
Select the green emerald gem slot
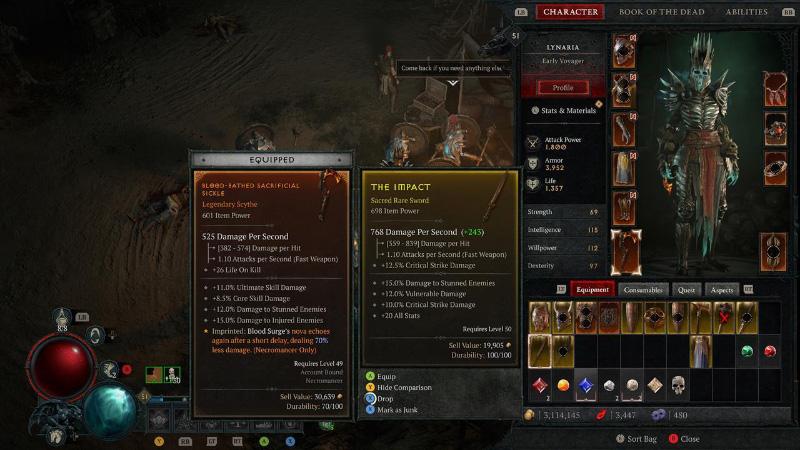click(747, 351)
